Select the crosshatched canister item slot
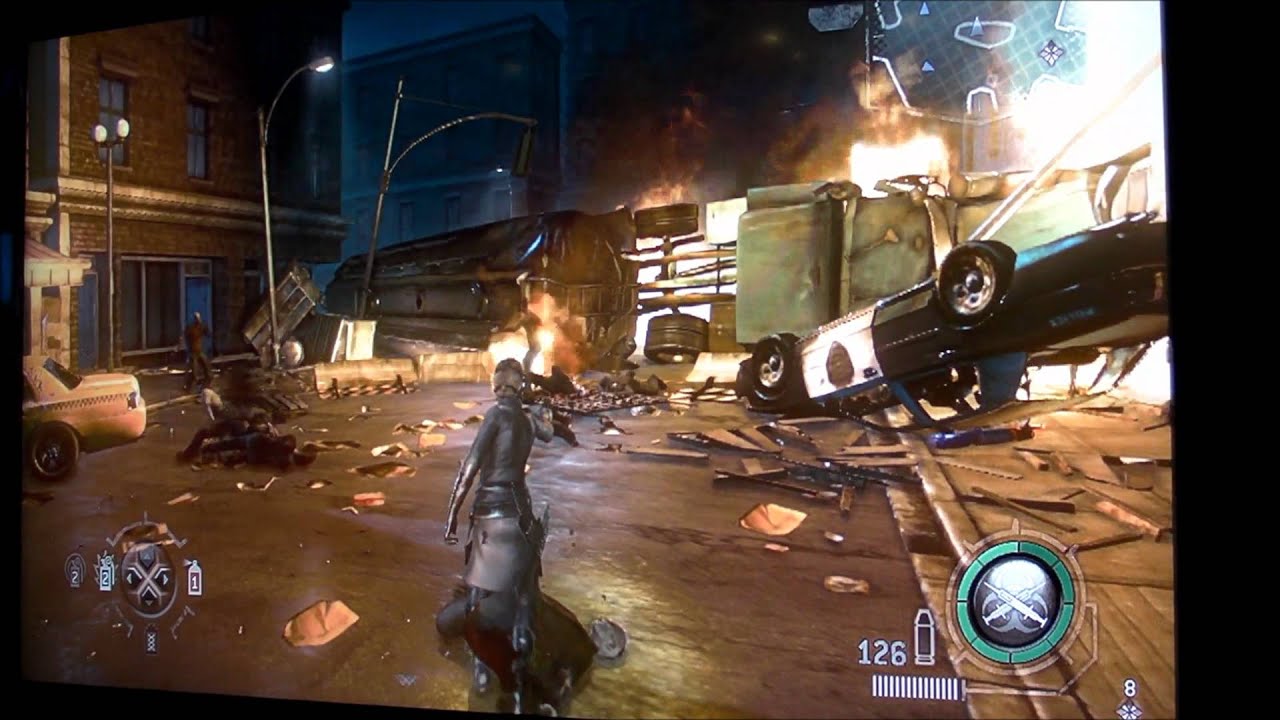 [x=152, y=637]
